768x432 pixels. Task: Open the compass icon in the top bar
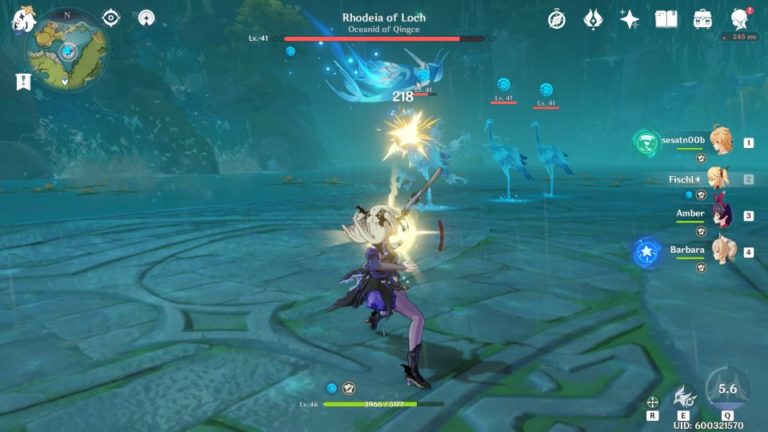(557, 19)
